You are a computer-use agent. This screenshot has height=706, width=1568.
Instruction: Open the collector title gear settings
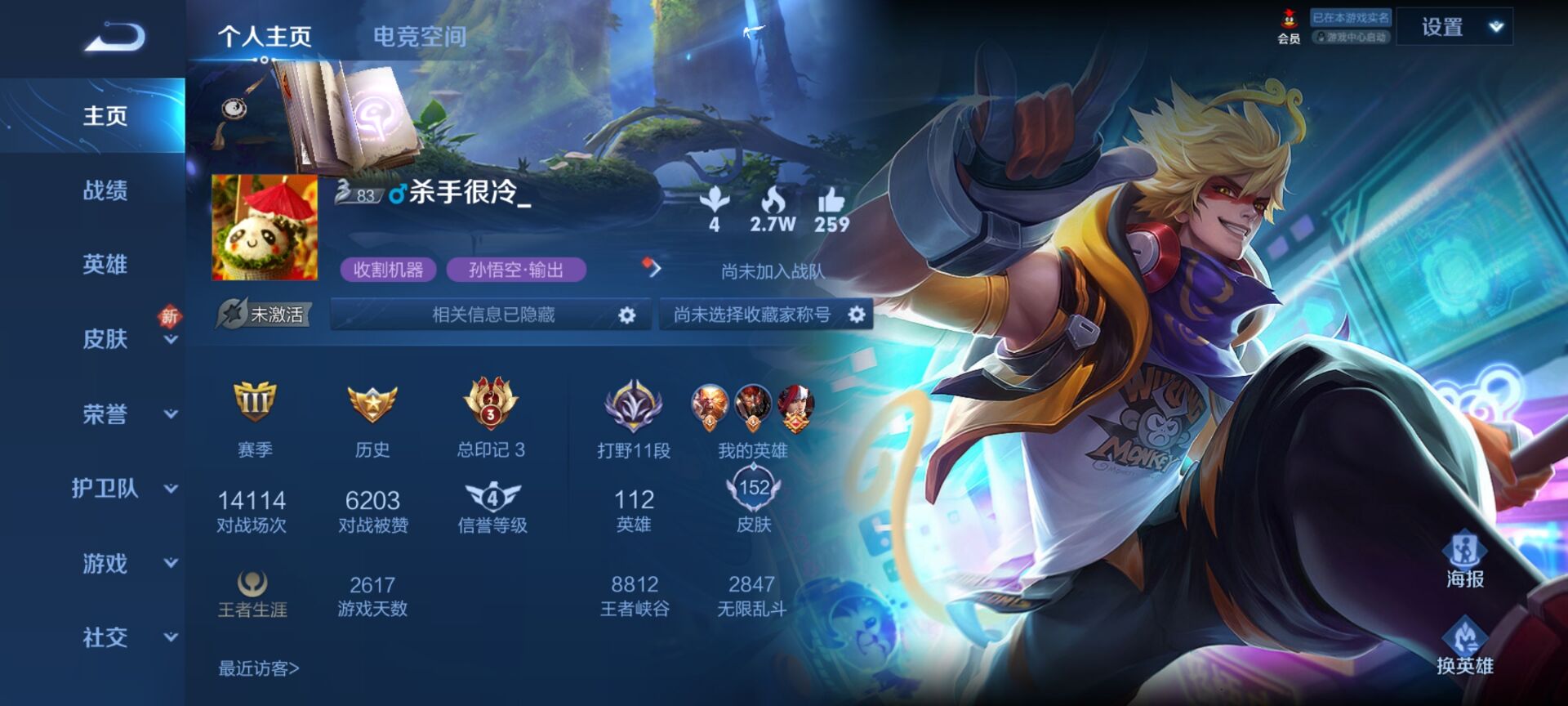[x=856, y=315]
